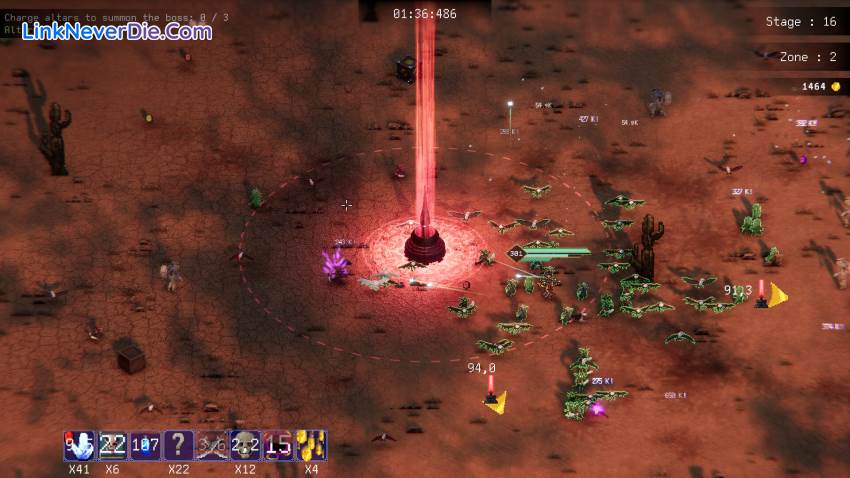The width and height of the screenshot is (850, 478).
Task: Click the question mark mystery item slot
Action: point(179,445)
